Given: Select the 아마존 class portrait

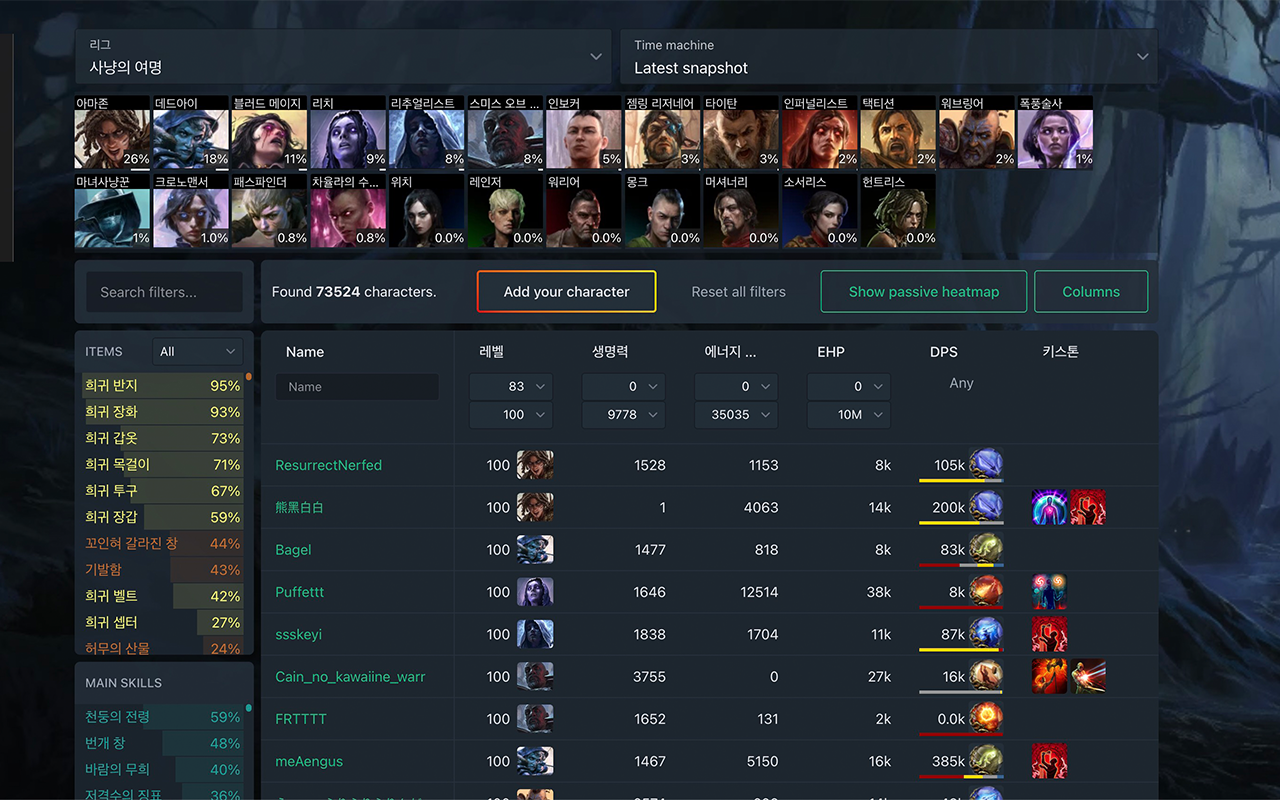Looking at the screenshot, I should tap(111, 132).
